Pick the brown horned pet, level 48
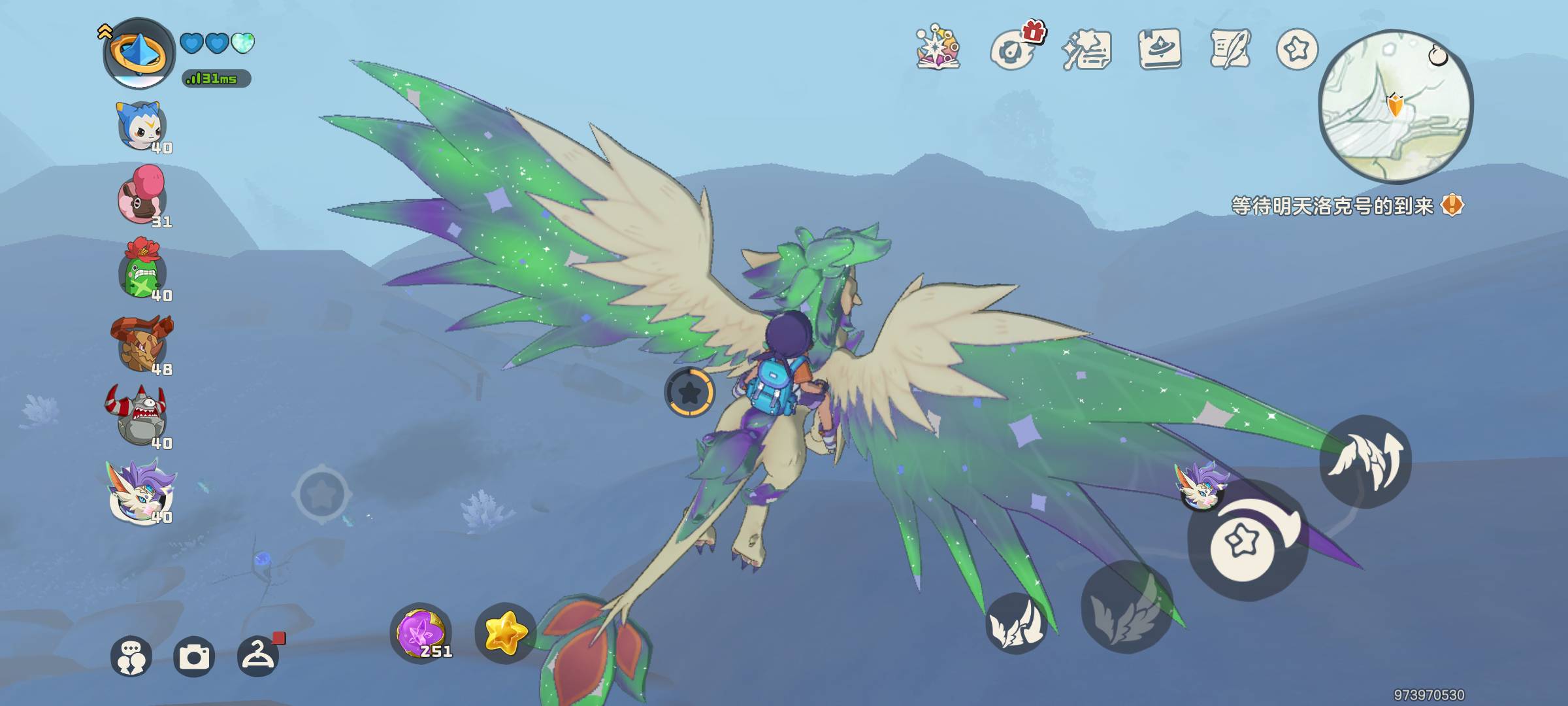1568x706 pixels. pyautogui.click(x=142, y=344)
